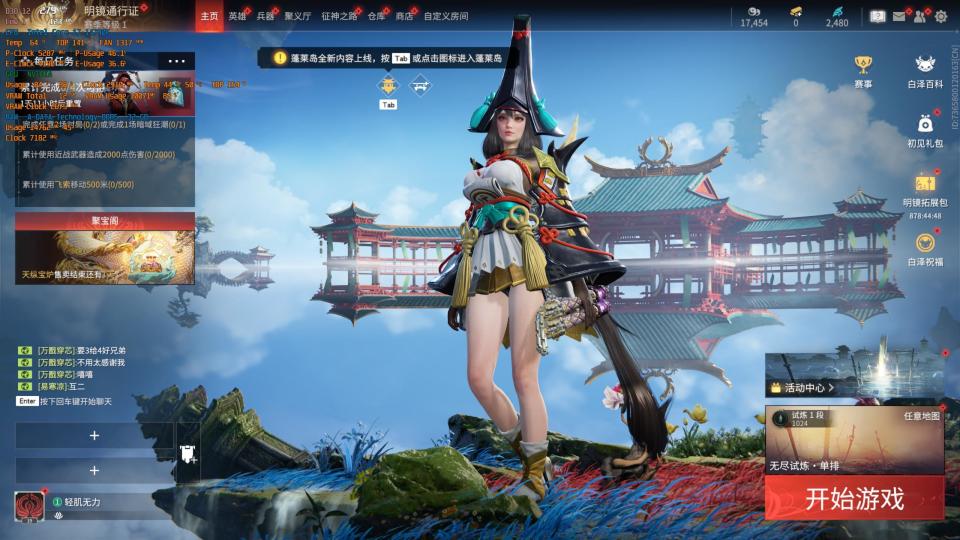
Task: Click the player avatar 轻肌无力
Action: pyautogui.click(x=29, y=506)
